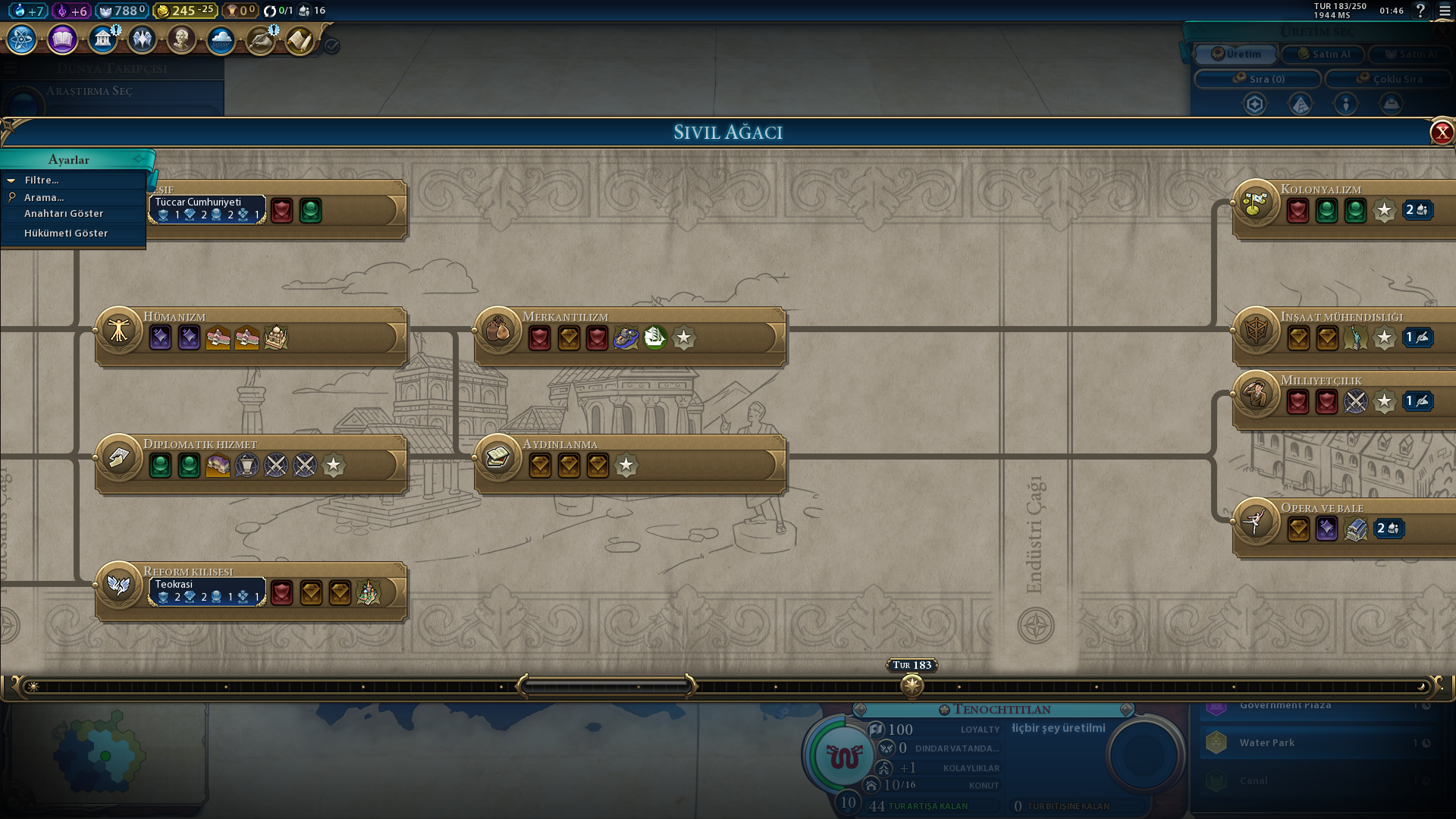The image size is (1456, 819).
Task: Select the Merkantilizm civic
Action: [x=498, y=331]
